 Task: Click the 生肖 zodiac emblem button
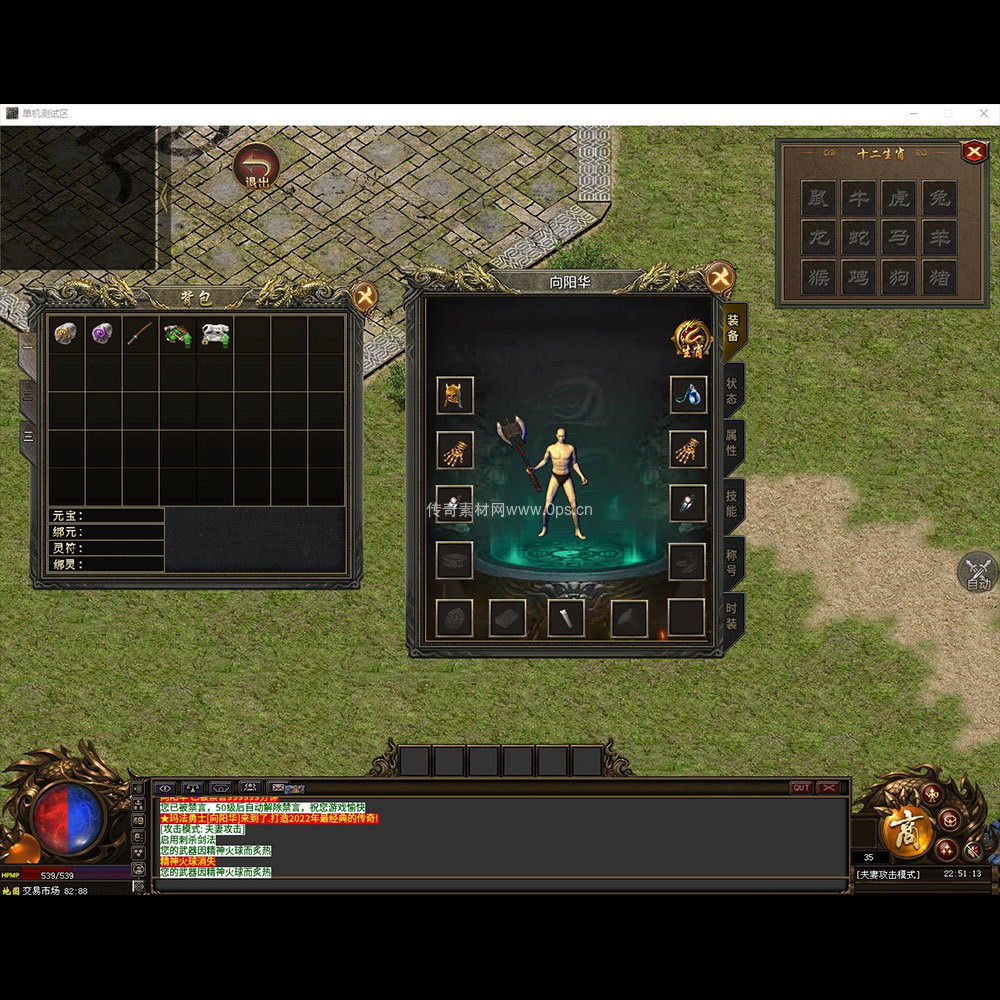[x=692, y=340]
